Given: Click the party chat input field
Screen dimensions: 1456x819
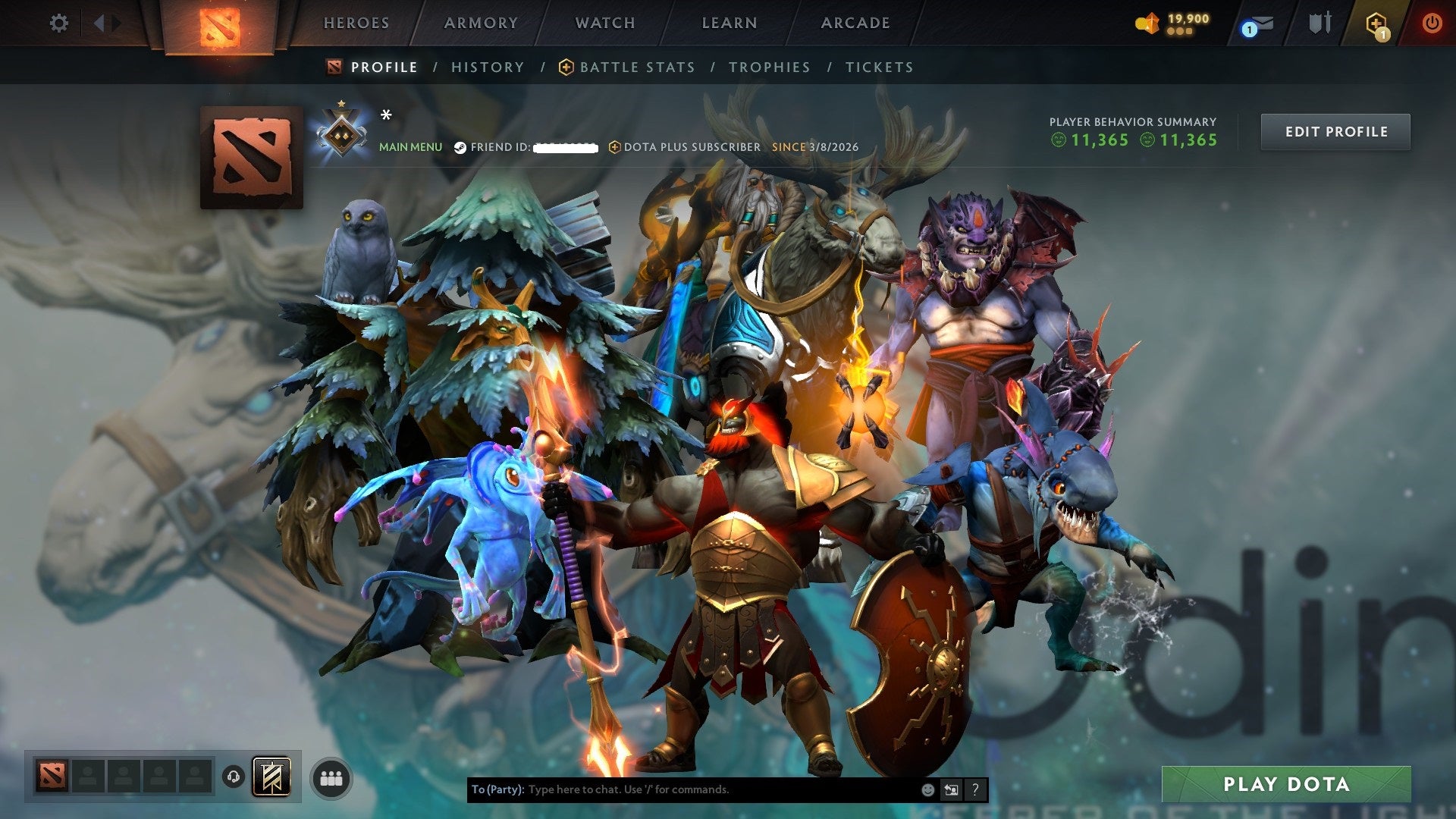Looking at the screenshot, I should [x=682, y=789].
